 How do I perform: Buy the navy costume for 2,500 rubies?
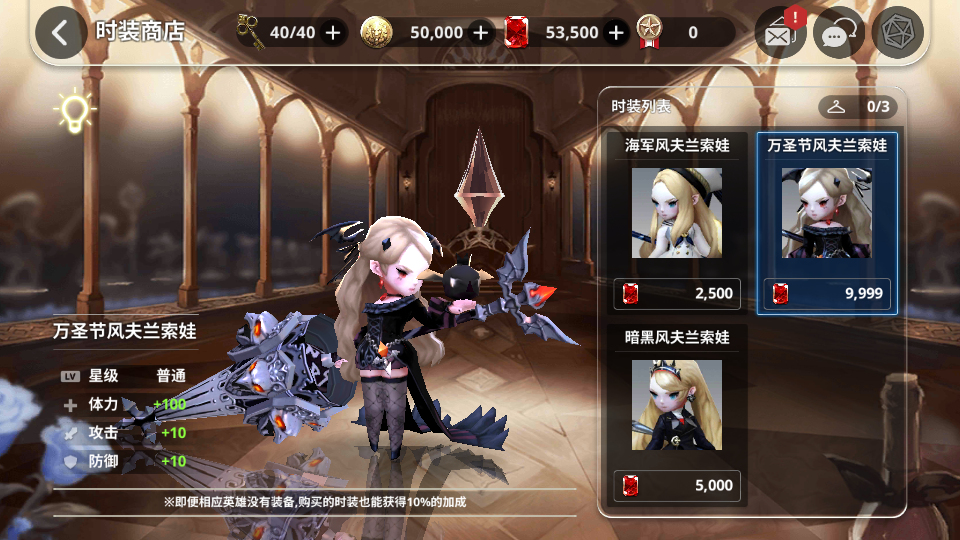click(x=677, y=294)
